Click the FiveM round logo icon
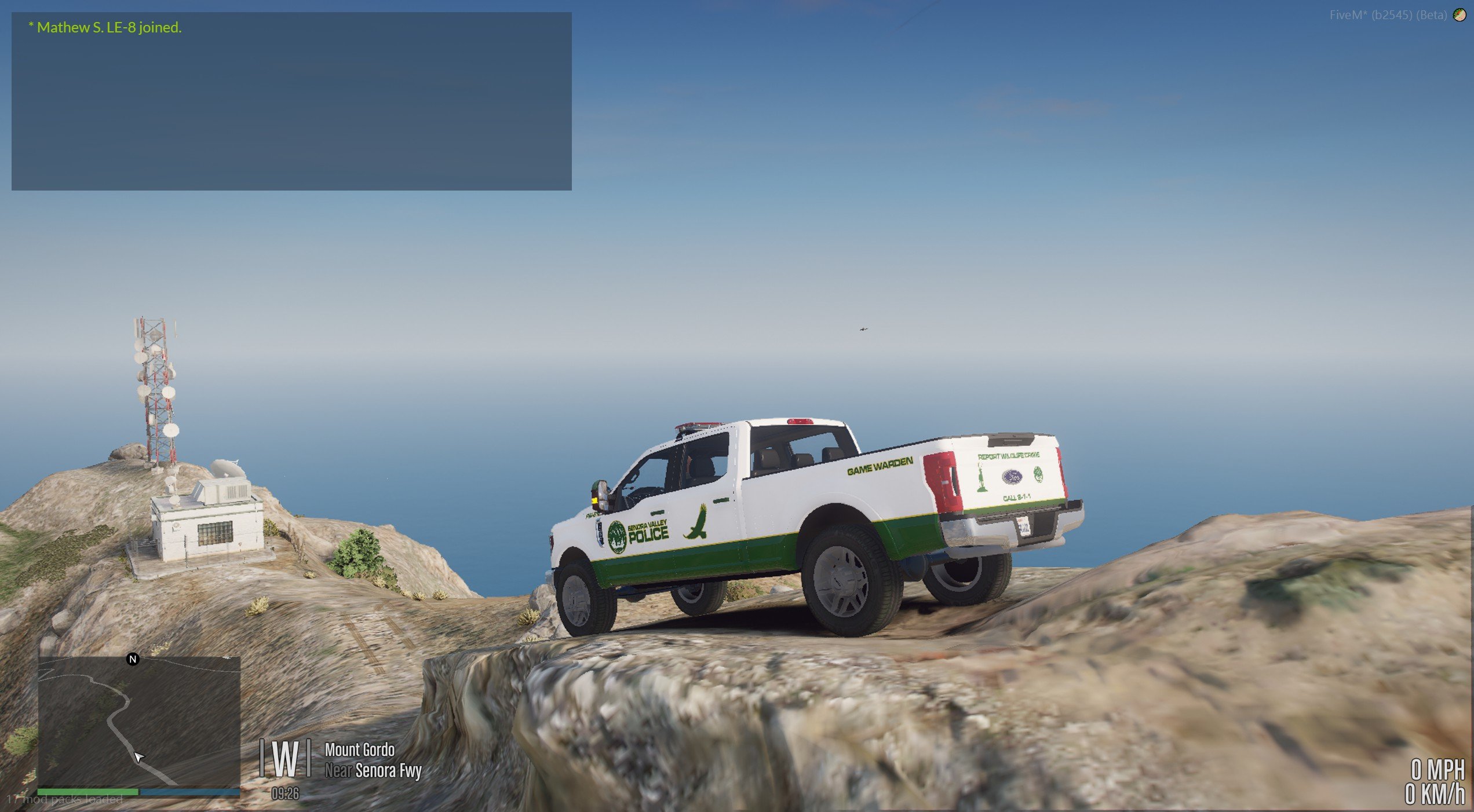 click(1460, 16)
